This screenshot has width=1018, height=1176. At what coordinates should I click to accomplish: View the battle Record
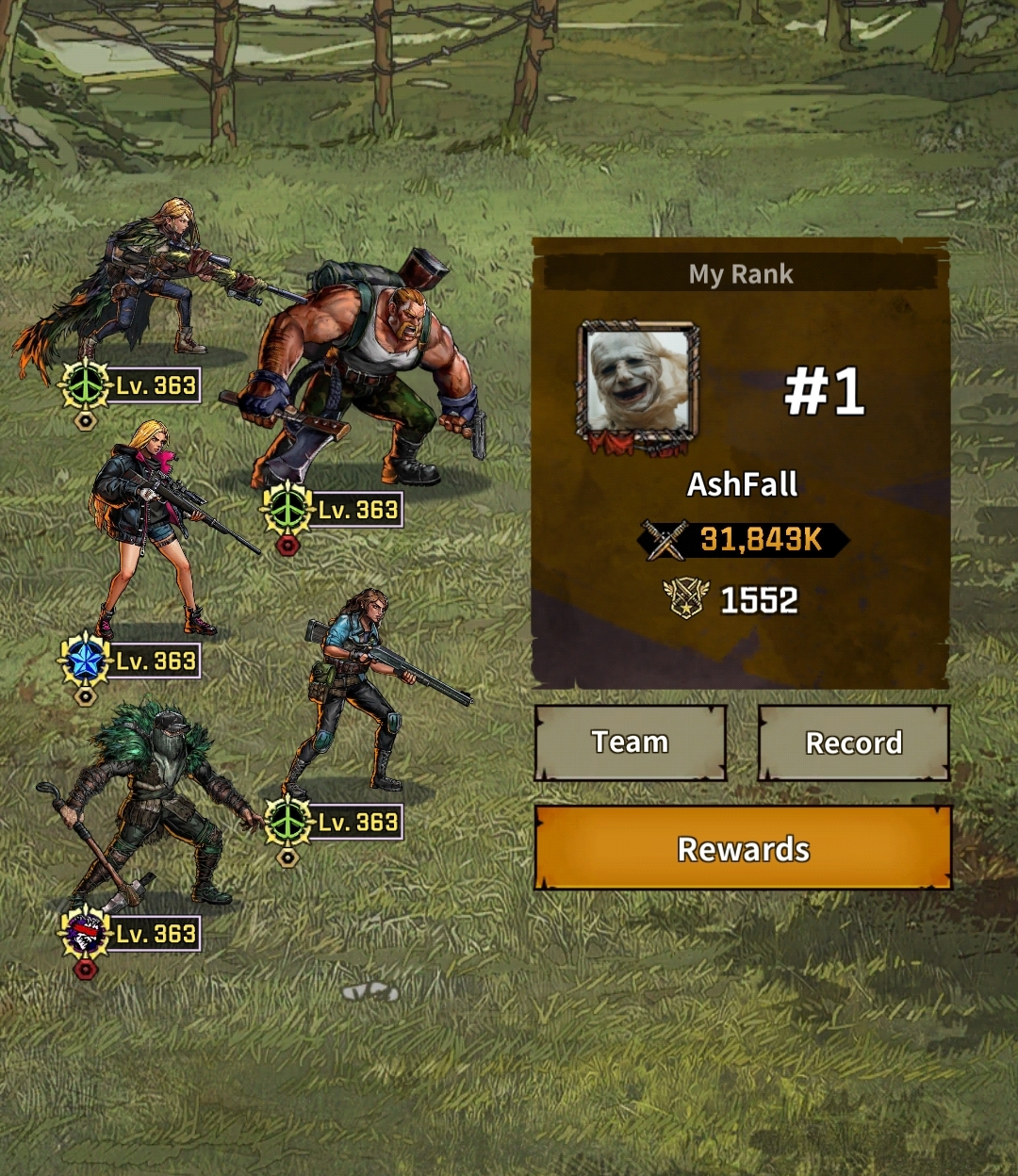coord(853,743)
